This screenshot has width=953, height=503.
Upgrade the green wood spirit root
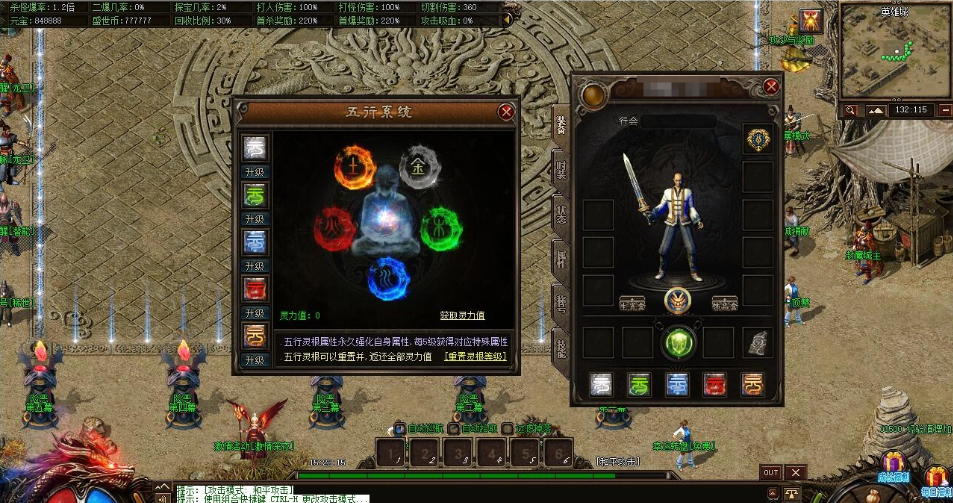pyautogui.click(x=257, y=219)
